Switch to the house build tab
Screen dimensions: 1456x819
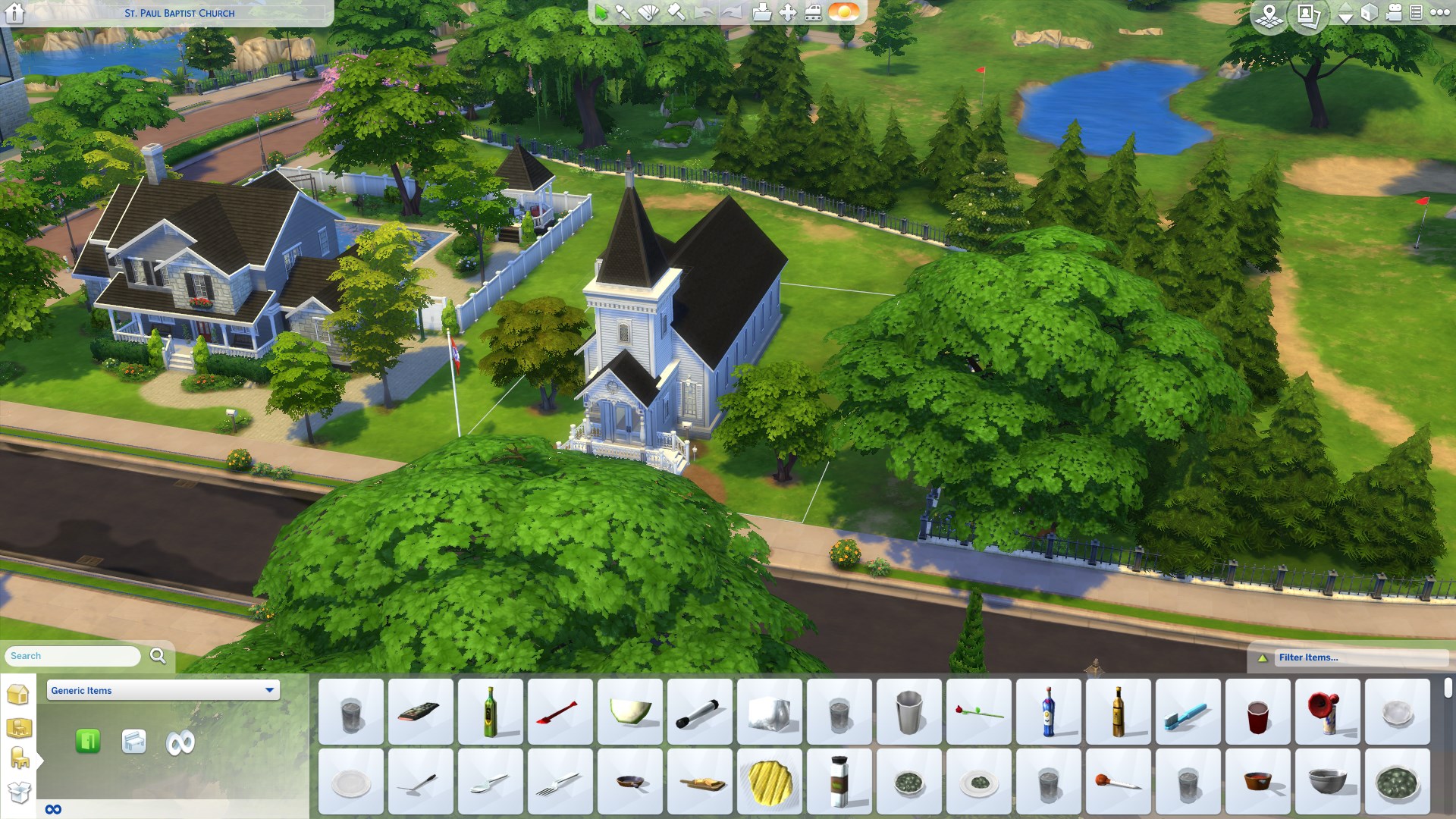(x=18, y=694)
